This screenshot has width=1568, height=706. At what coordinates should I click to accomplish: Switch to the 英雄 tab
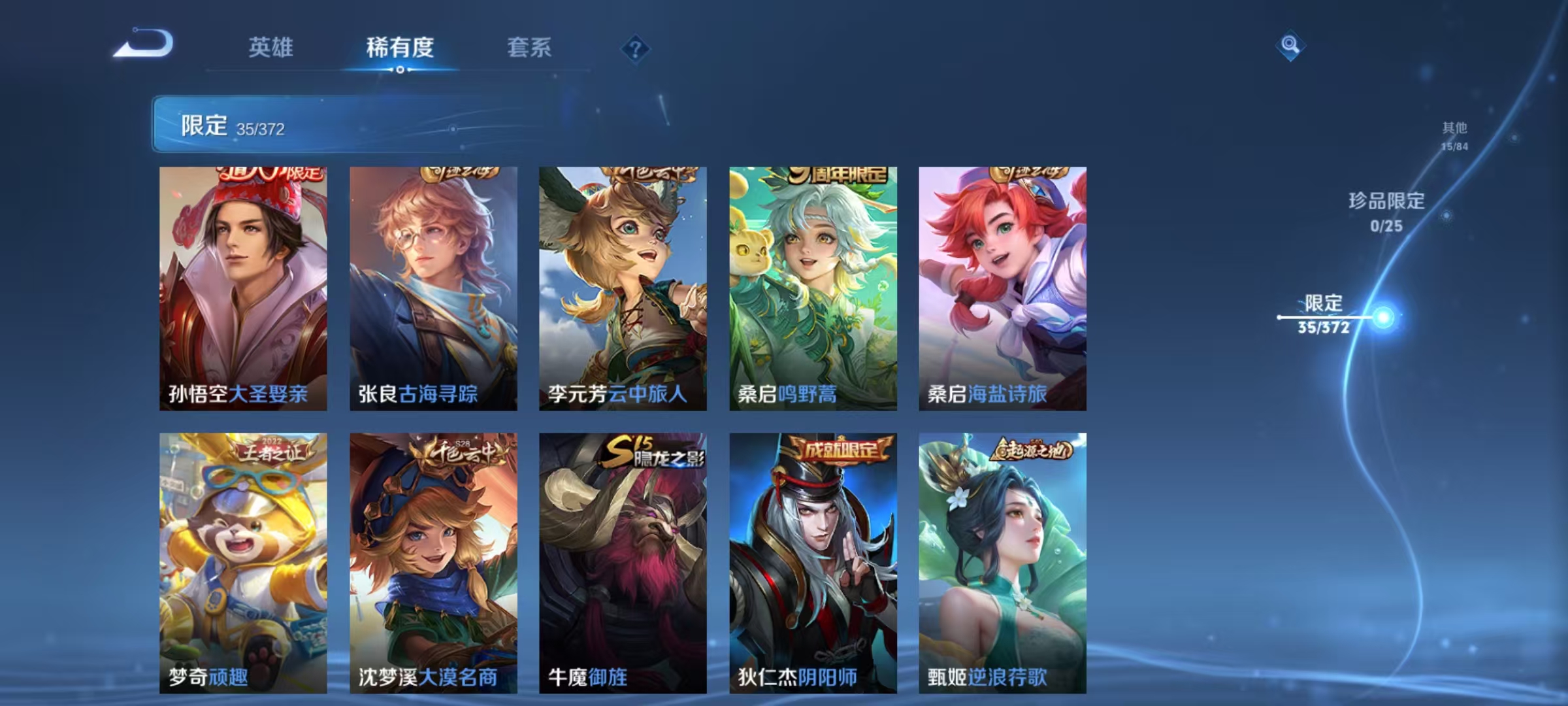pyautogui.click(x=270, y=47)
